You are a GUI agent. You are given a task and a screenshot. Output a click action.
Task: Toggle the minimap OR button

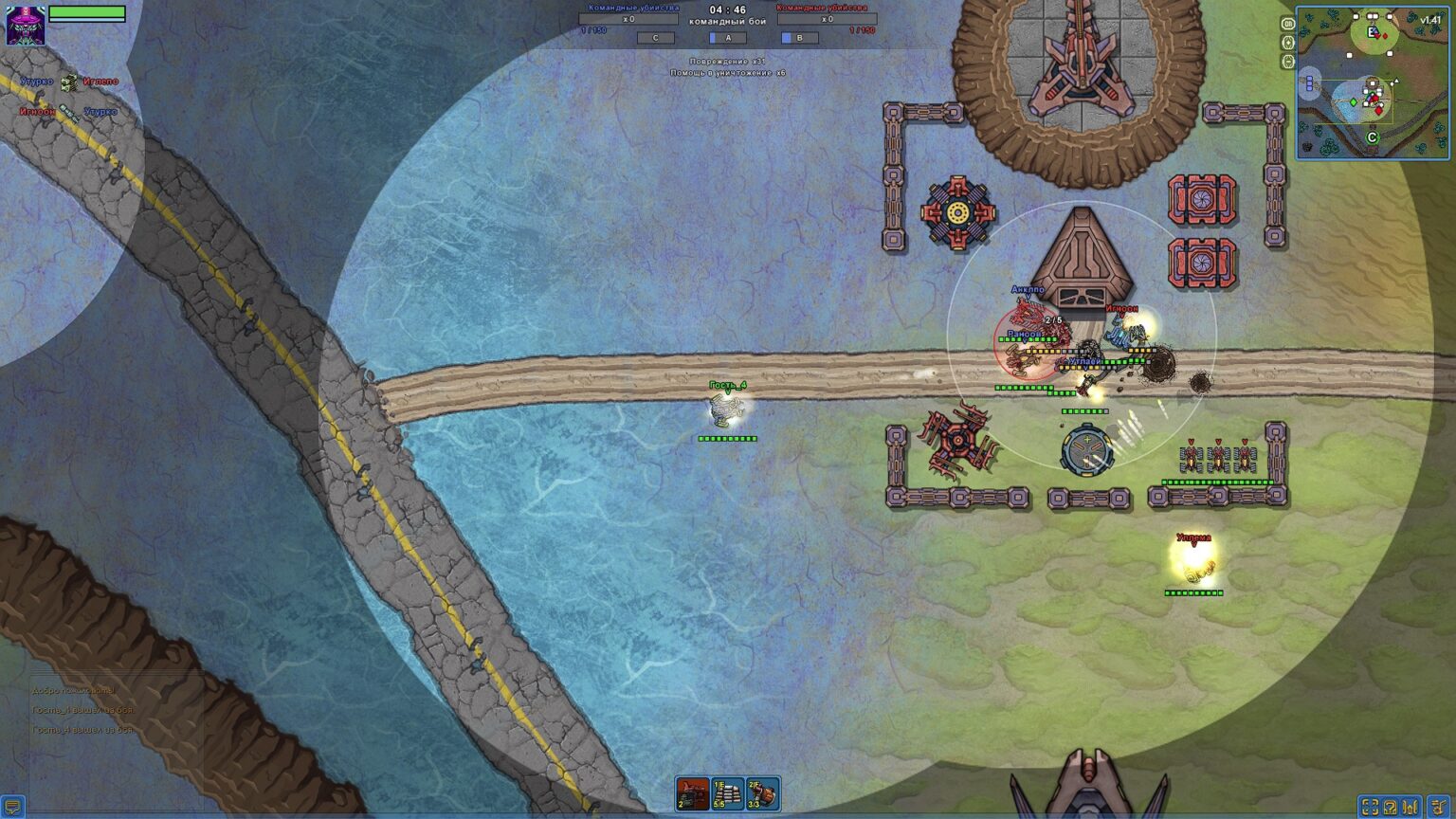1287,24
